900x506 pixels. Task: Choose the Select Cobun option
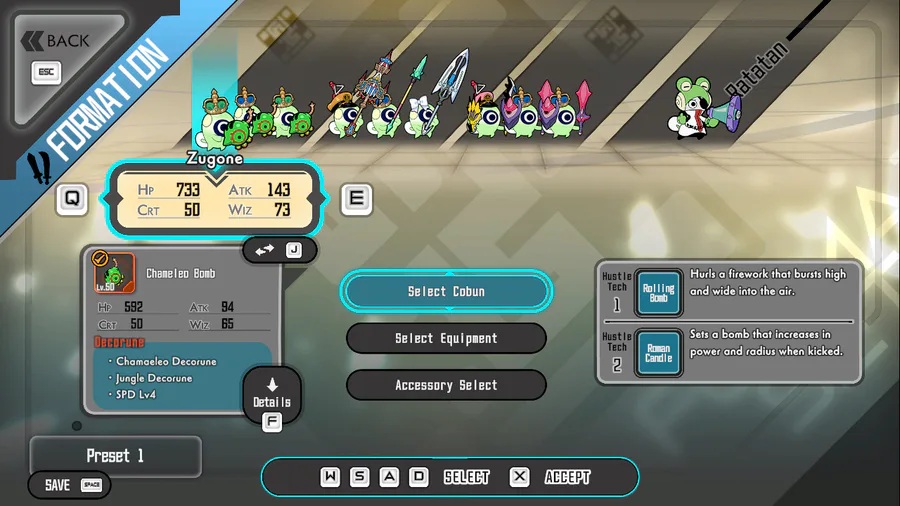coord(446,291)
